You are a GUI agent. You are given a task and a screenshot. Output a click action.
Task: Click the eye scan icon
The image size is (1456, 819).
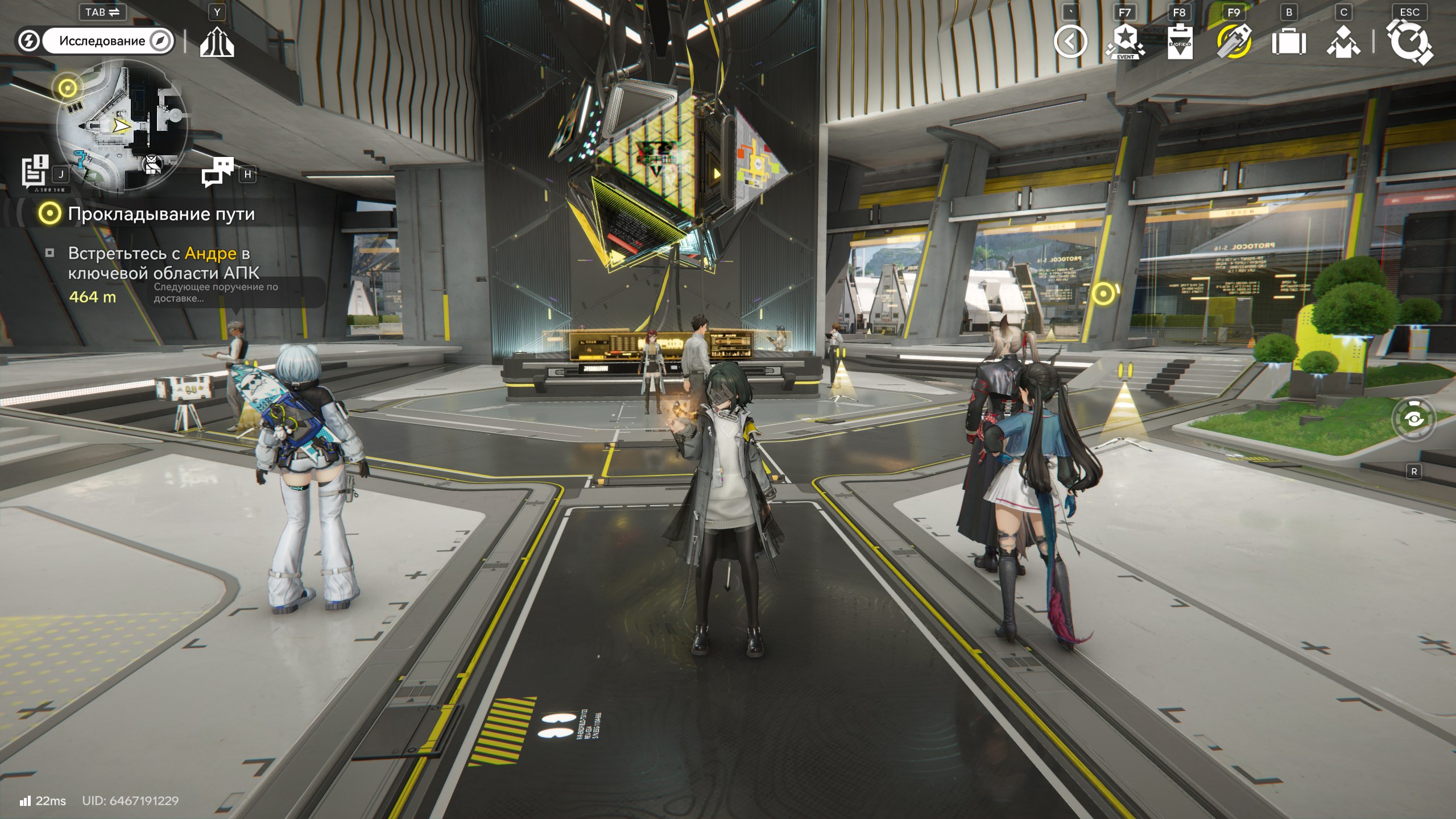(x=1414, y=419)
